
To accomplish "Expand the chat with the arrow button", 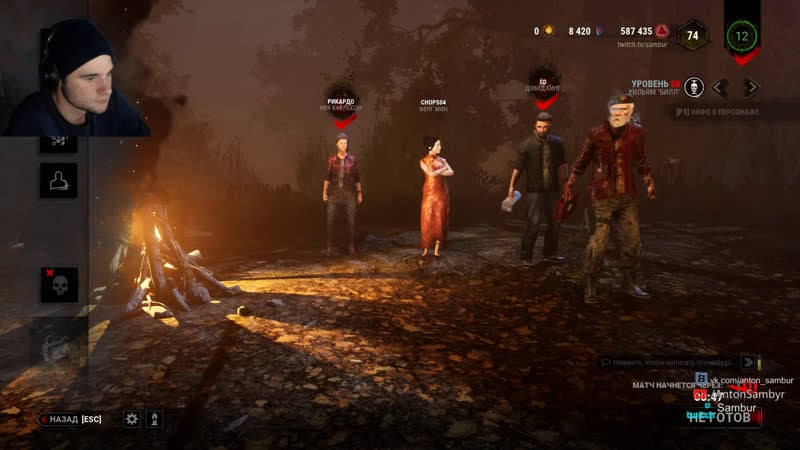I will click(750, 362).
